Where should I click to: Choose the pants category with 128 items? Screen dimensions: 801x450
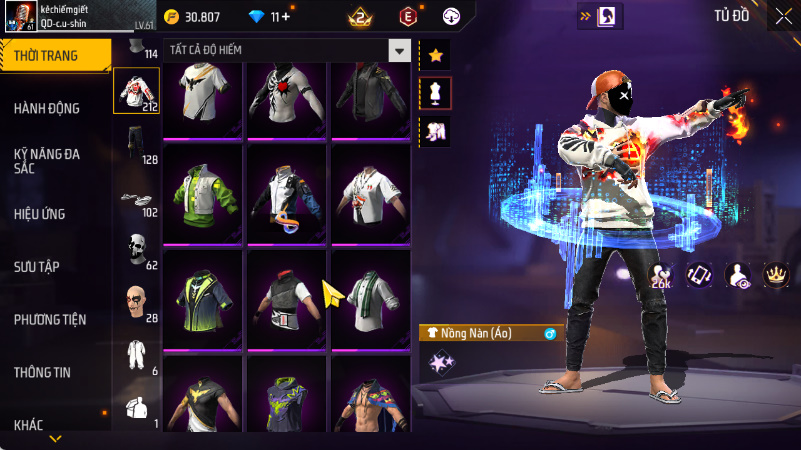(136, 144)
